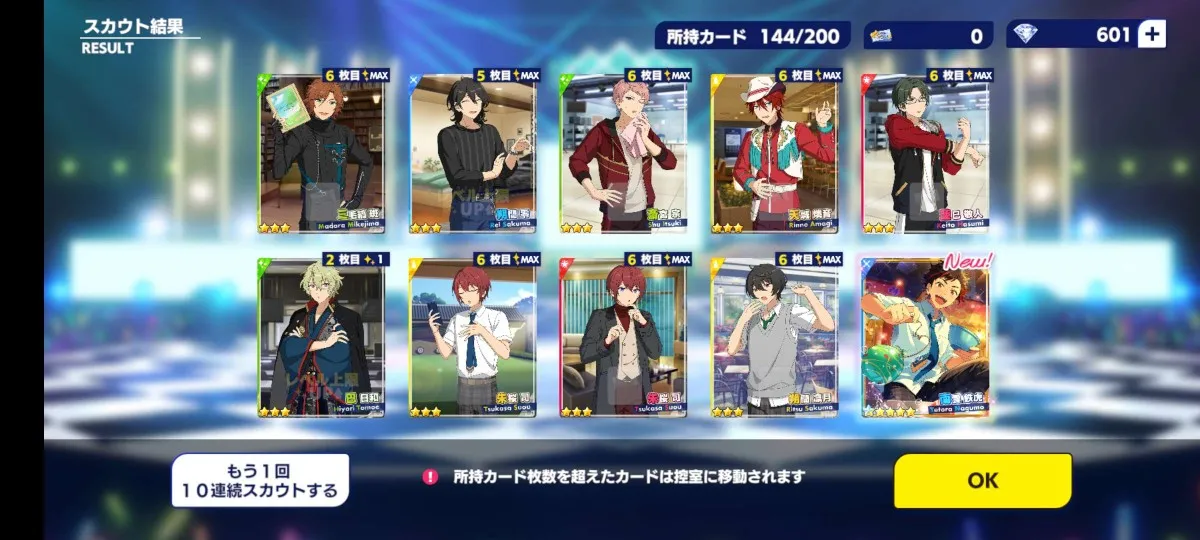The image size is (1200, 540).
Task: View Tsukasa Suou's dark coat card
Action: [623, 337]
